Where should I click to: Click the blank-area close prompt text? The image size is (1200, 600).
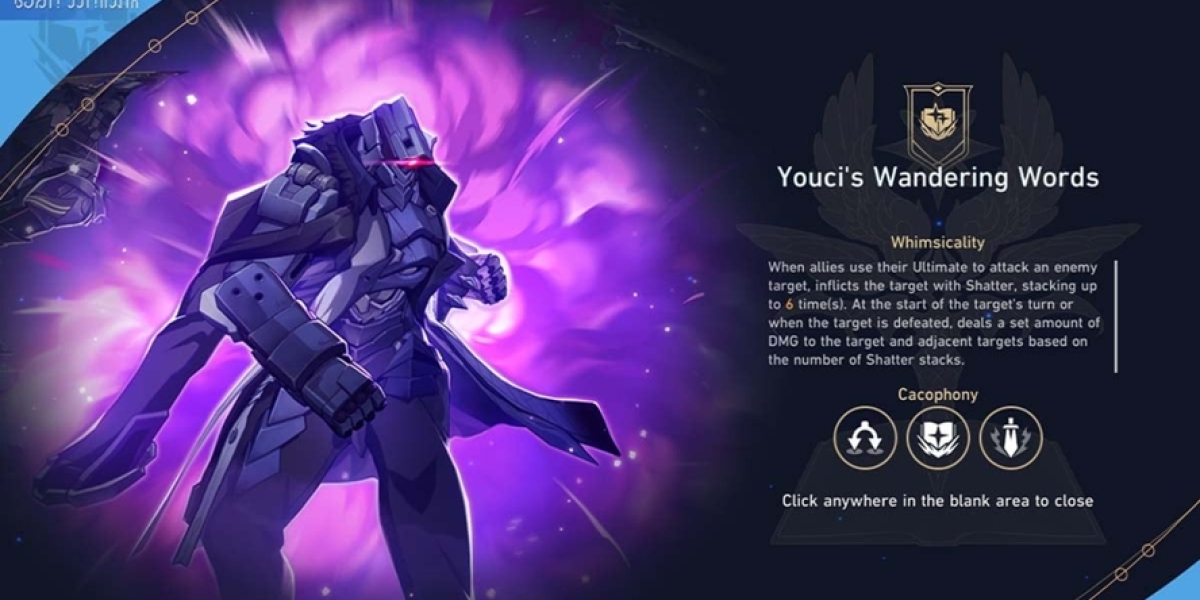click(937, 500)
